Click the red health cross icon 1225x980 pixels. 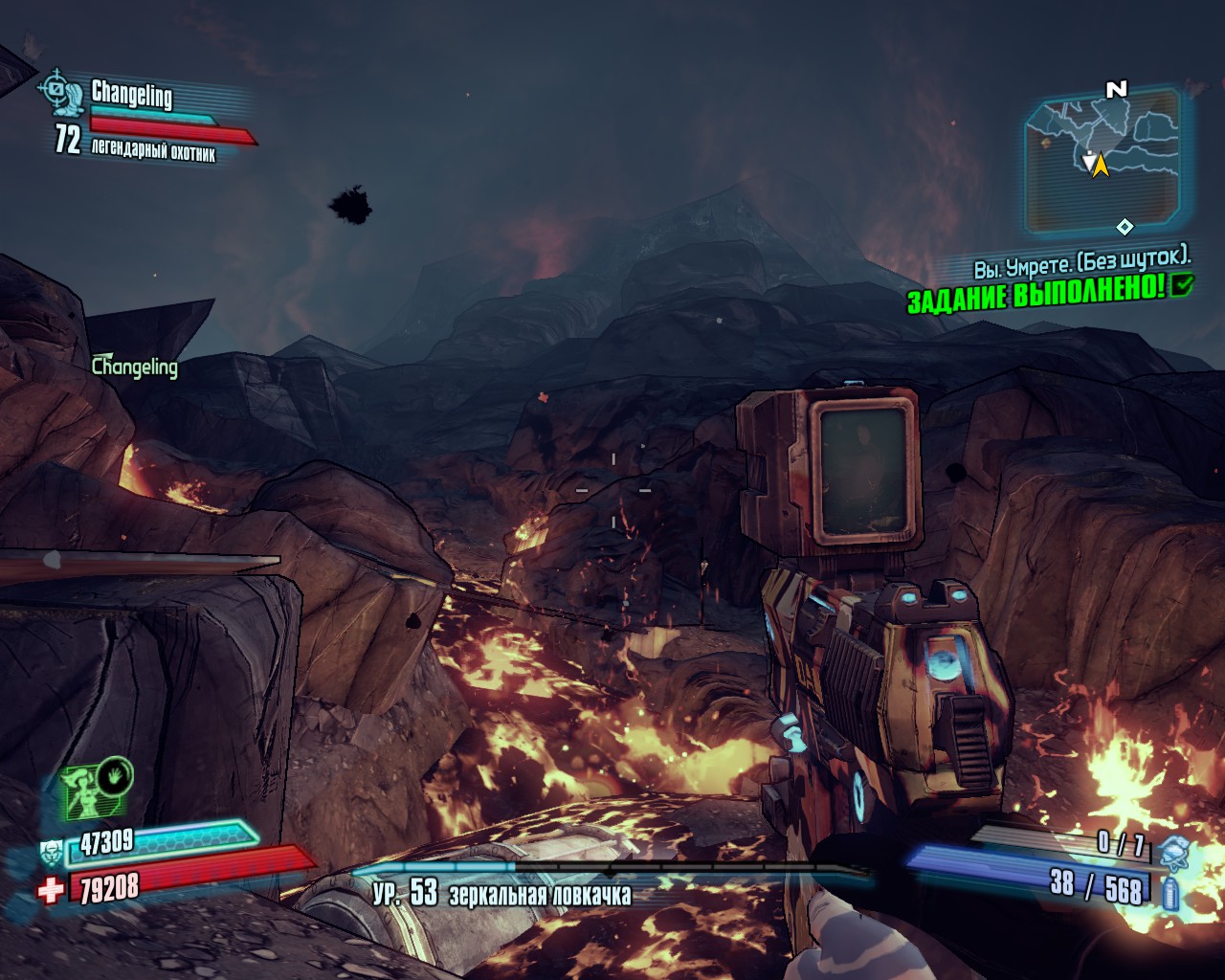click(50, 891)
